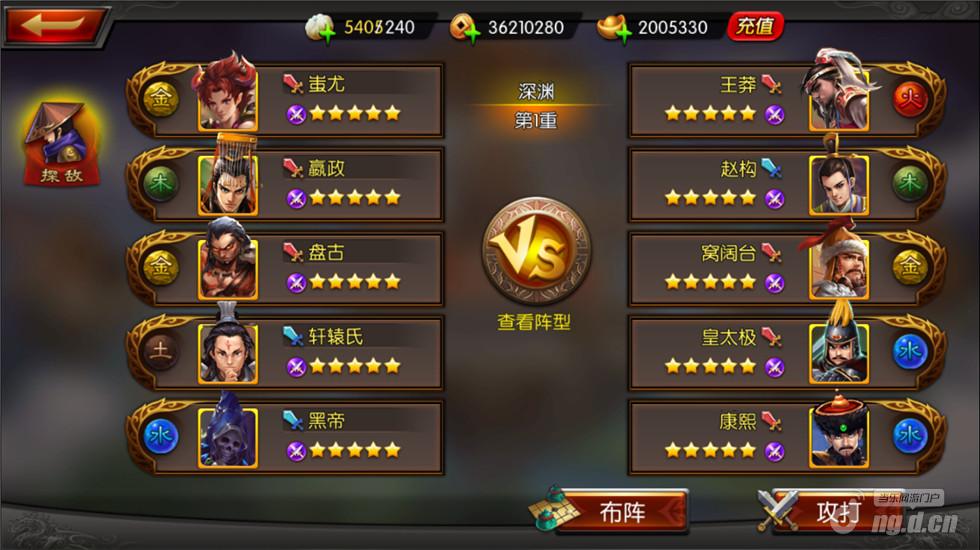View formation via the VS emblem

click(x=536, y=251)
